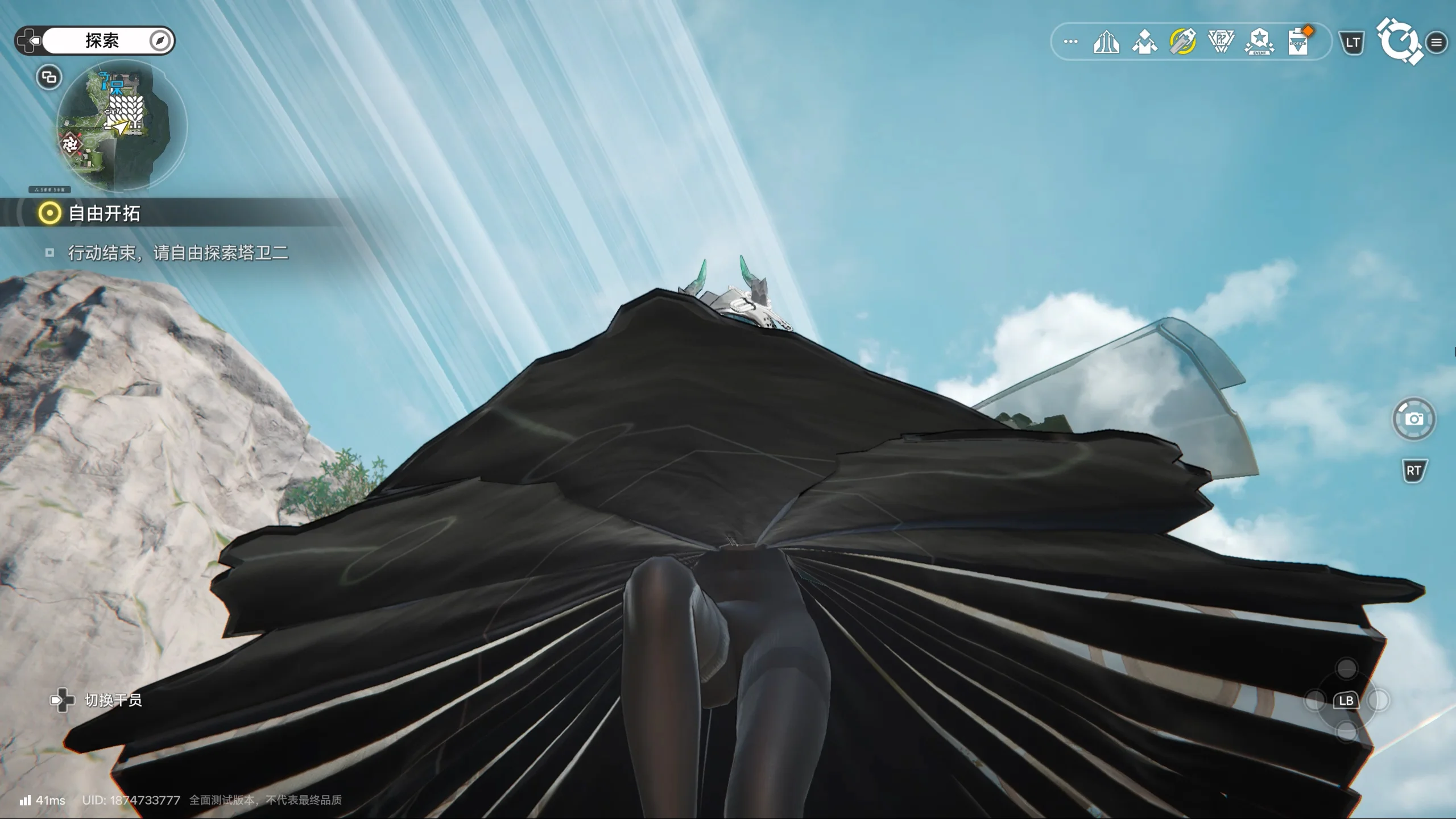Open the upward-arrows building icon
Viewport: 1456px width, 819px height.
point(1106,42)
